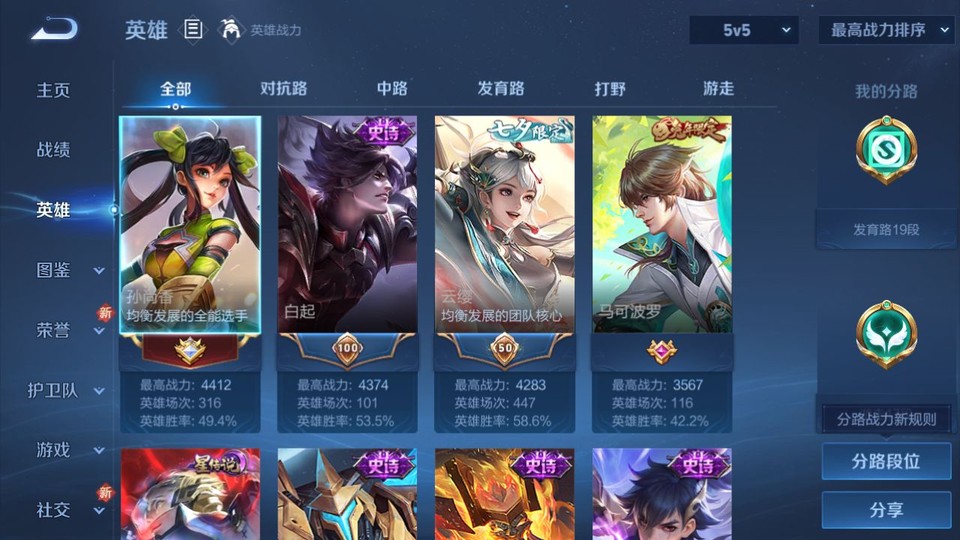The image size is (960, 540).
Task: Go back with the return arrow
Action: pos(54,29)
